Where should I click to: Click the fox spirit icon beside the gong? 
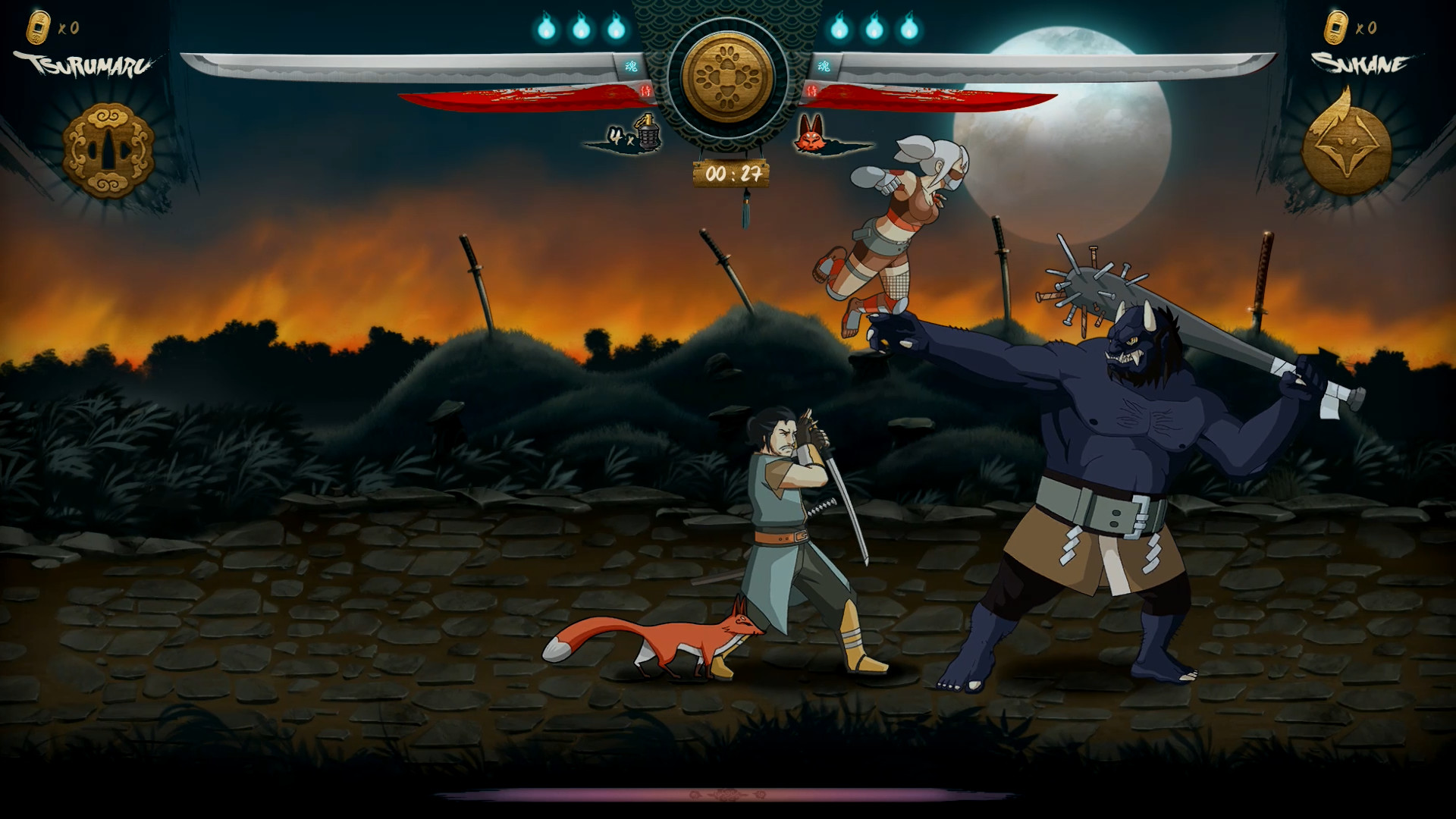812,135
